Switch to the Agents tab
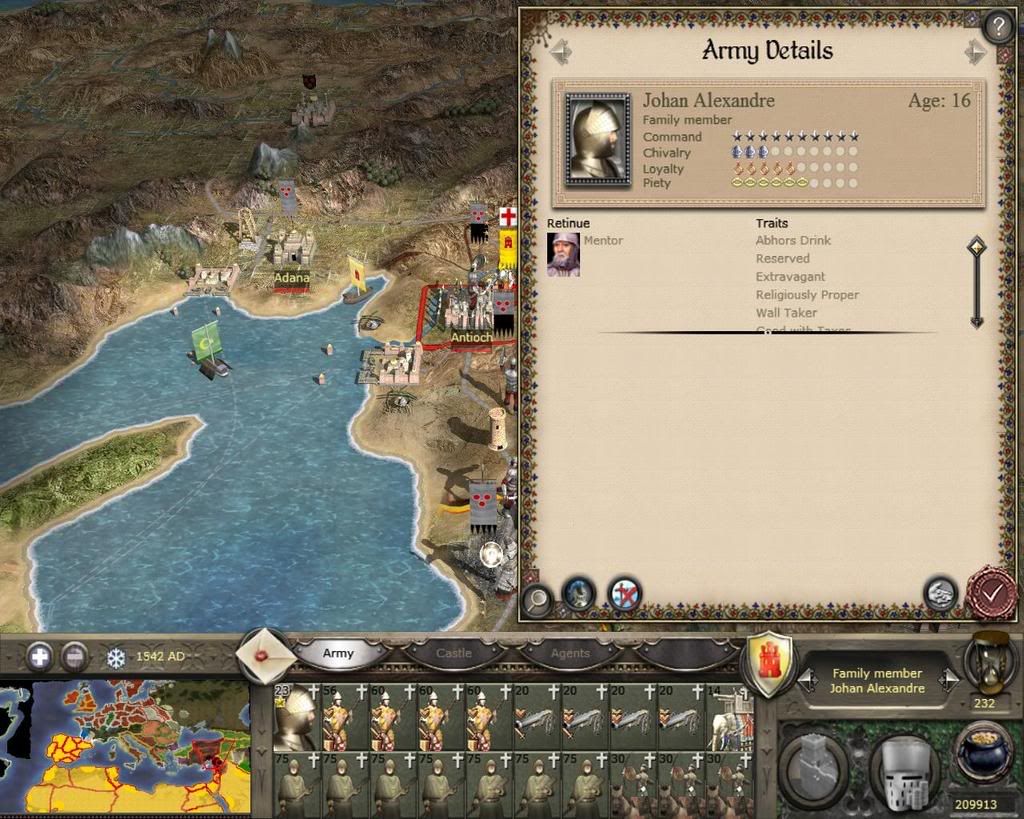The width and height of the screenshot is (1024, 819). [x=570, y=654]
